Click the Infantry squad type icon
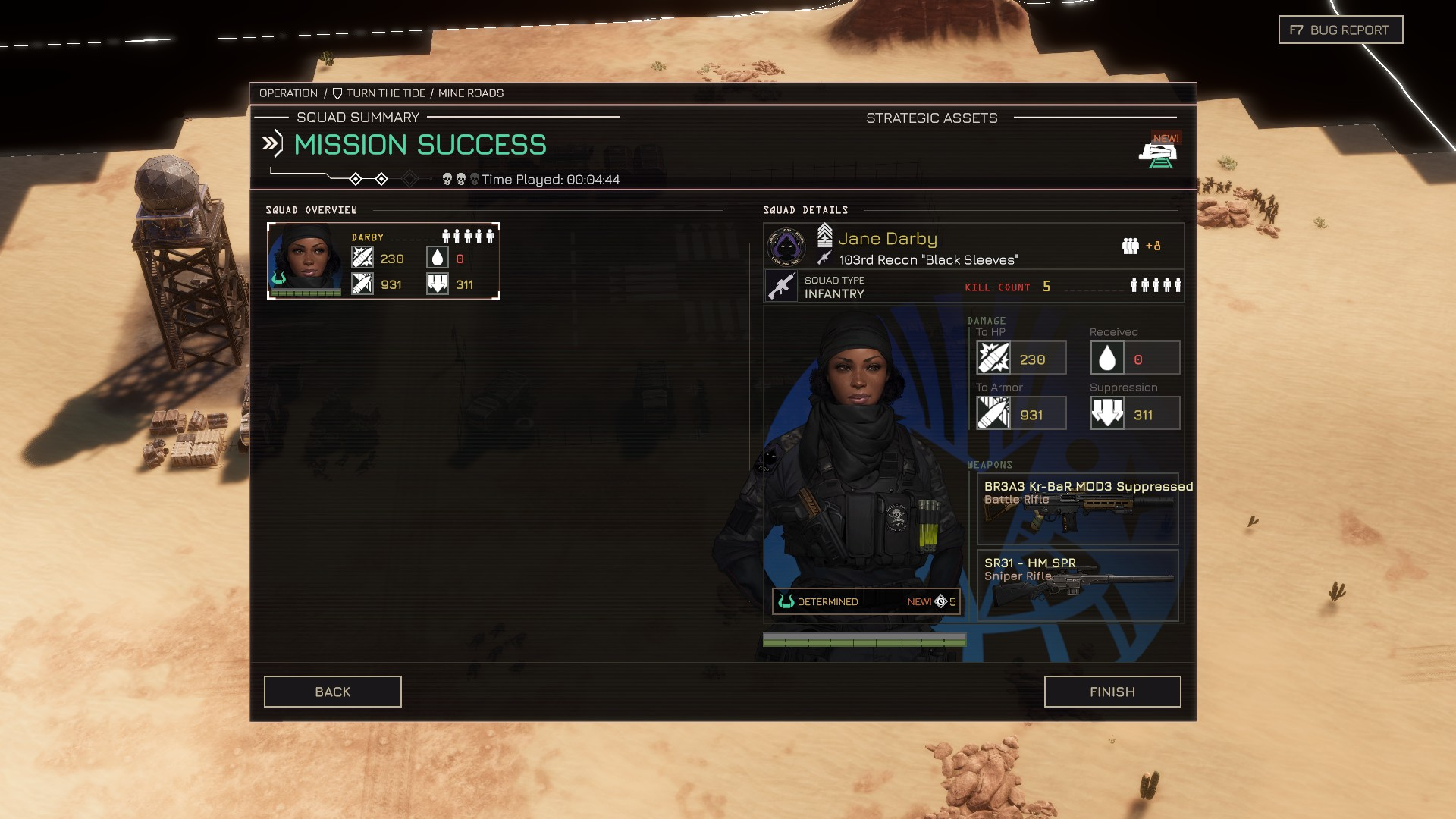This screenshot has width=1456, height=819. 781,287
